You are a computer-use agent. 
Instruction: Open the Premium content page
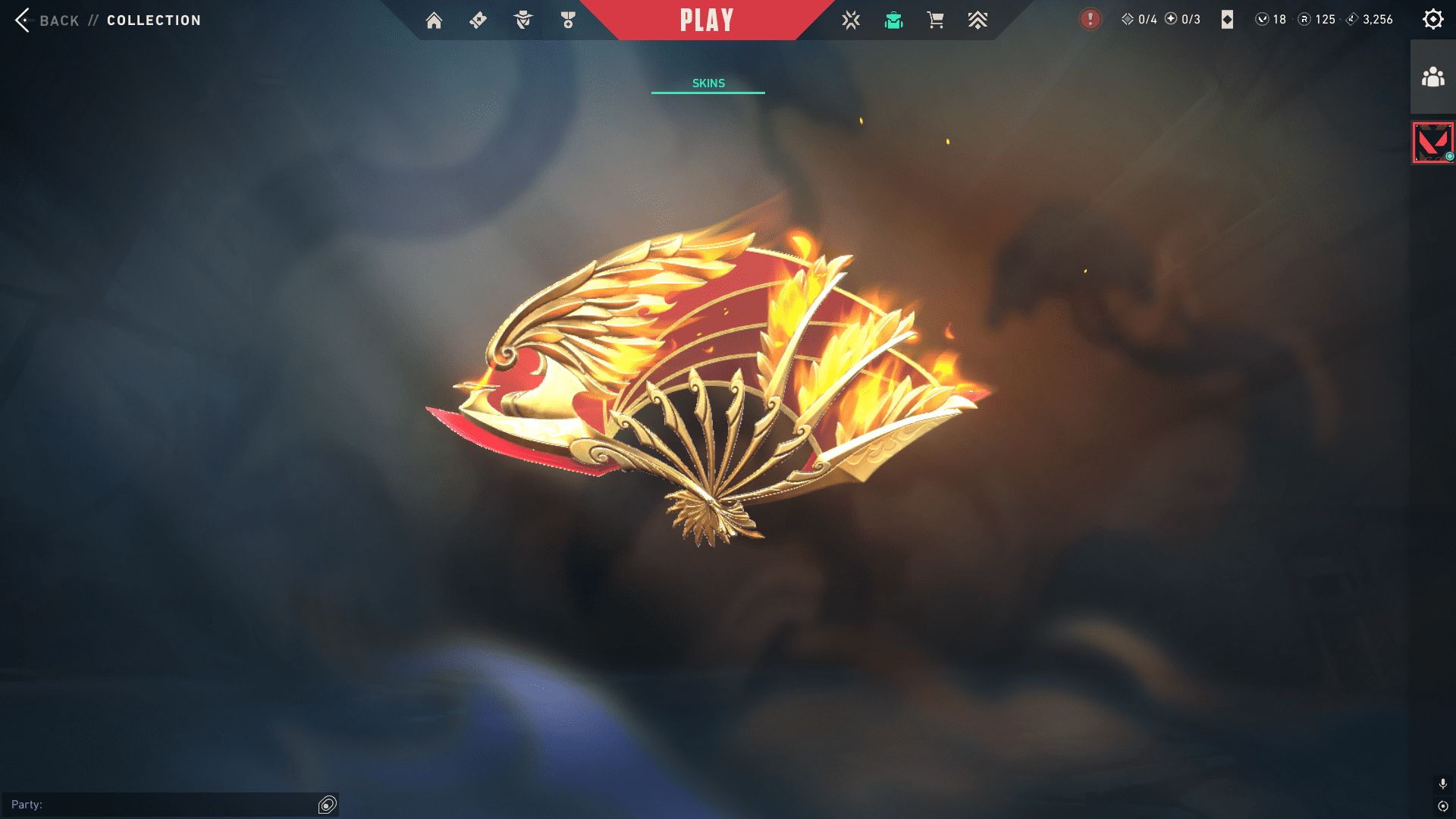point(977,20)
